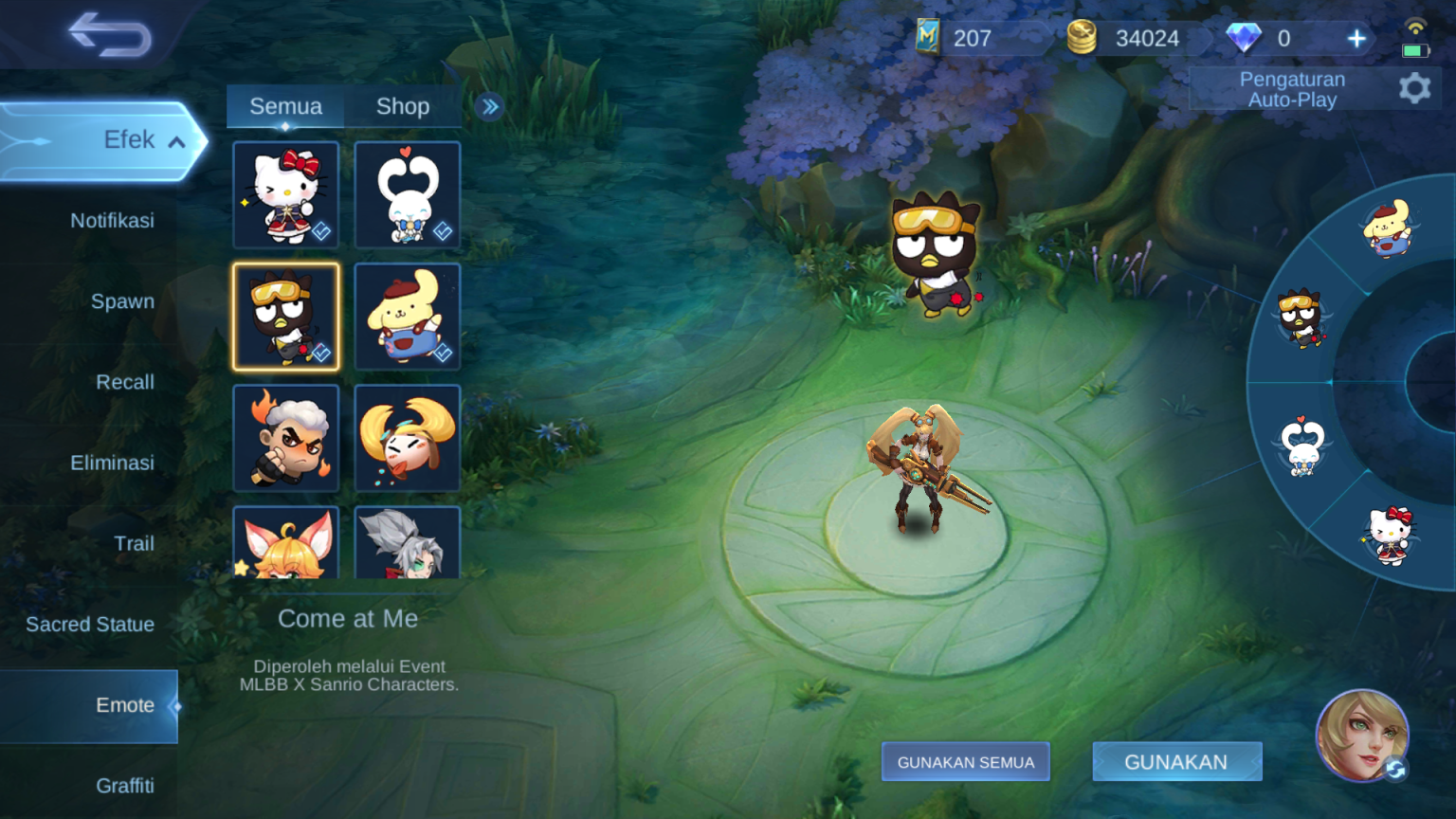Viewport: 1456px width, 819px height.
Task: Select the Semua tab
Action: (285, 106)
